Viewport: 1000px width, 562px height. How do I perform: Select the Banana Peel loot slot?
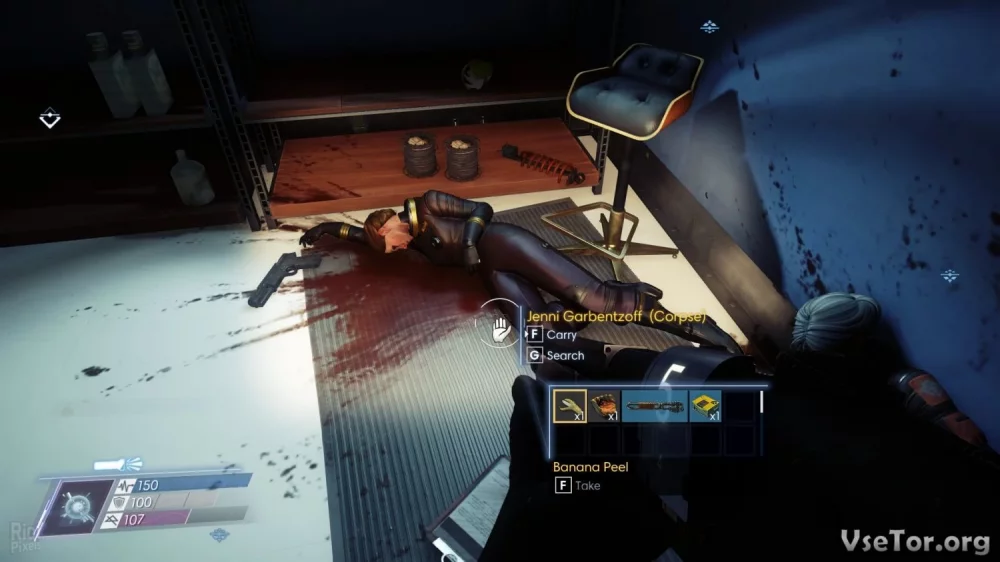tap(570, 405)
